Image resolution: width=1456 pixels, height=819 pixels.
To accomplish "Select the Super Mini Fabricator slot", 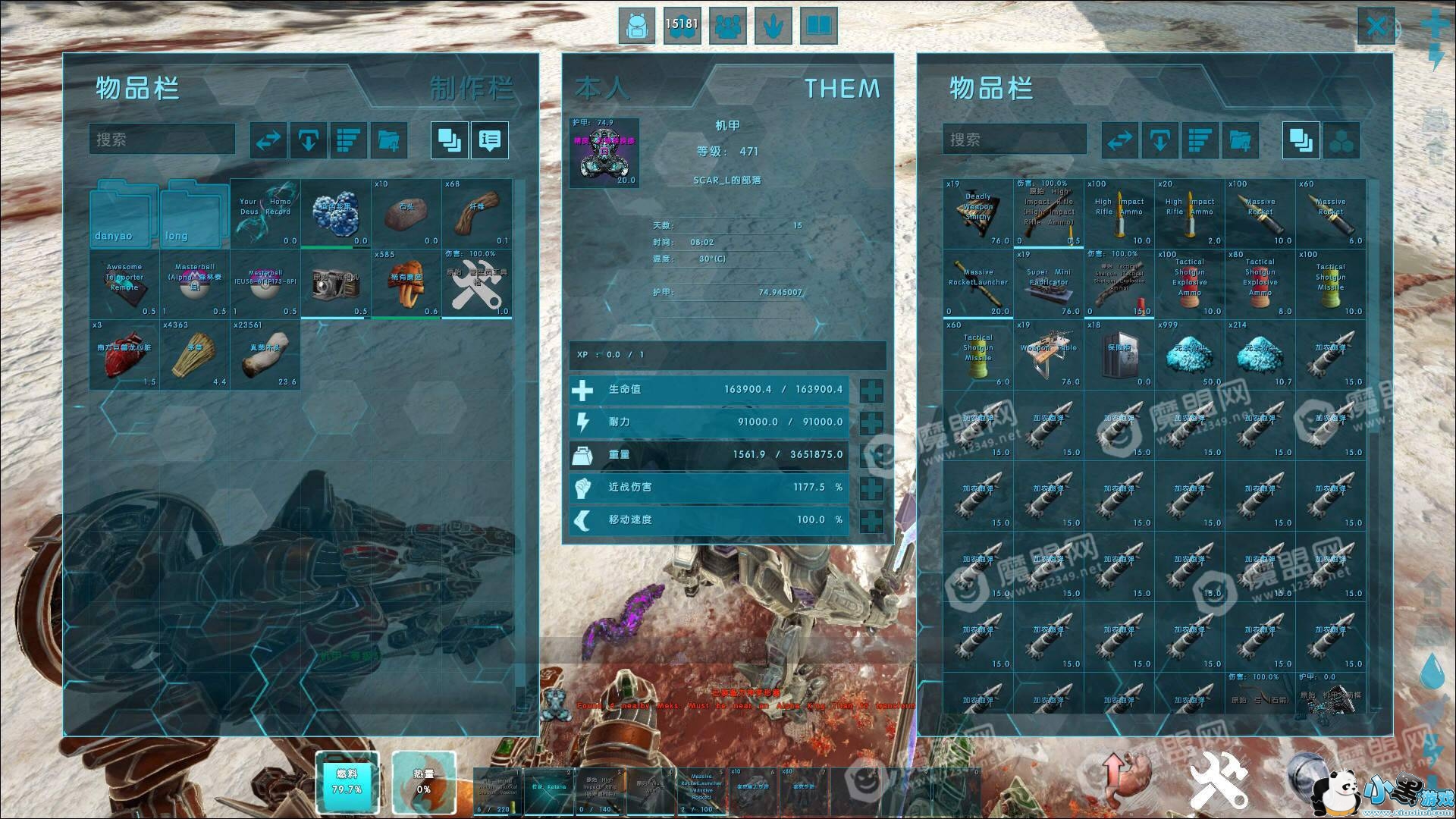I will coord(1049,284).
